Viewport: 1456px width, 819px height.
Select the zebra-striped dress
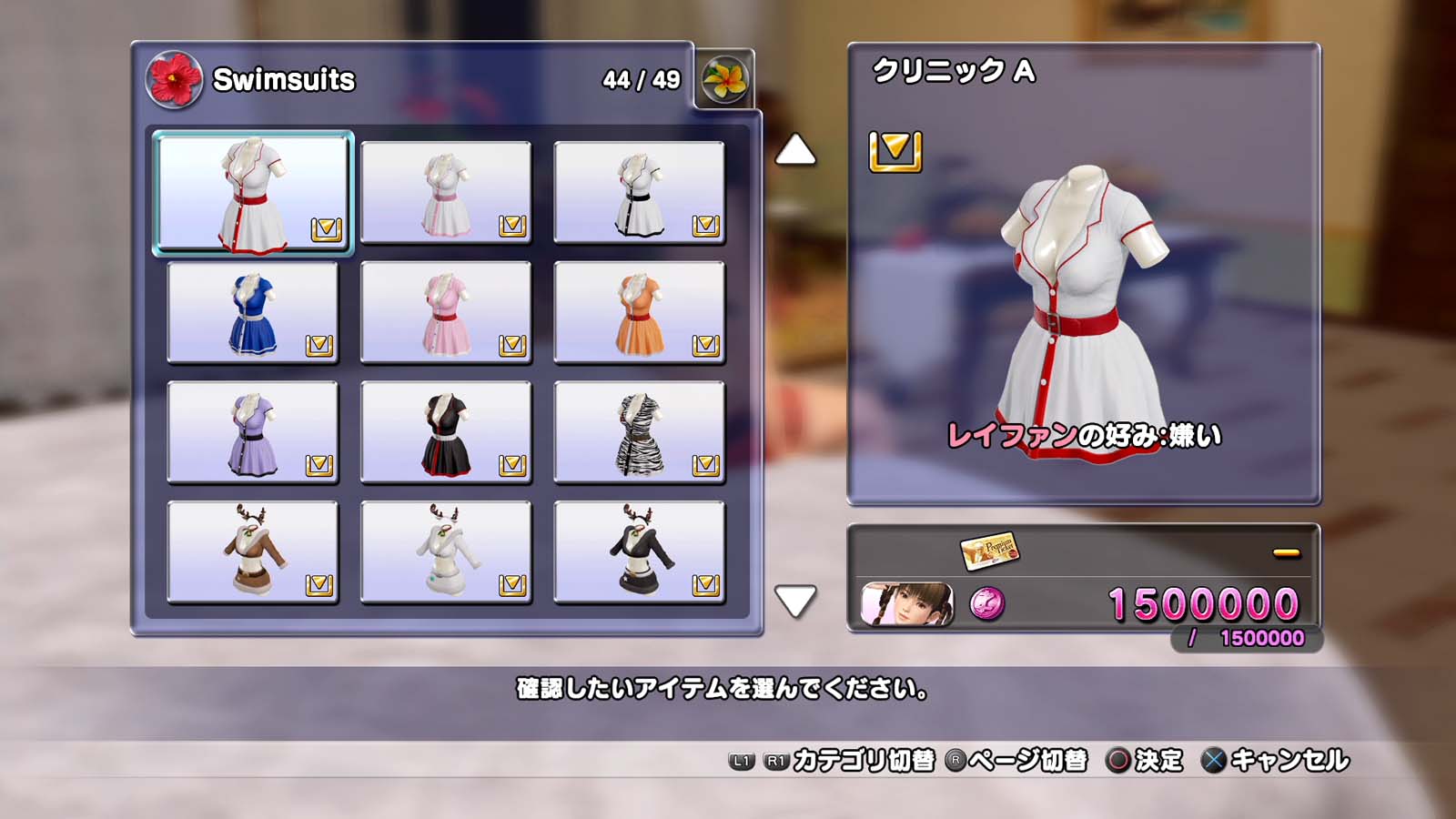click(x=639, y=433)
